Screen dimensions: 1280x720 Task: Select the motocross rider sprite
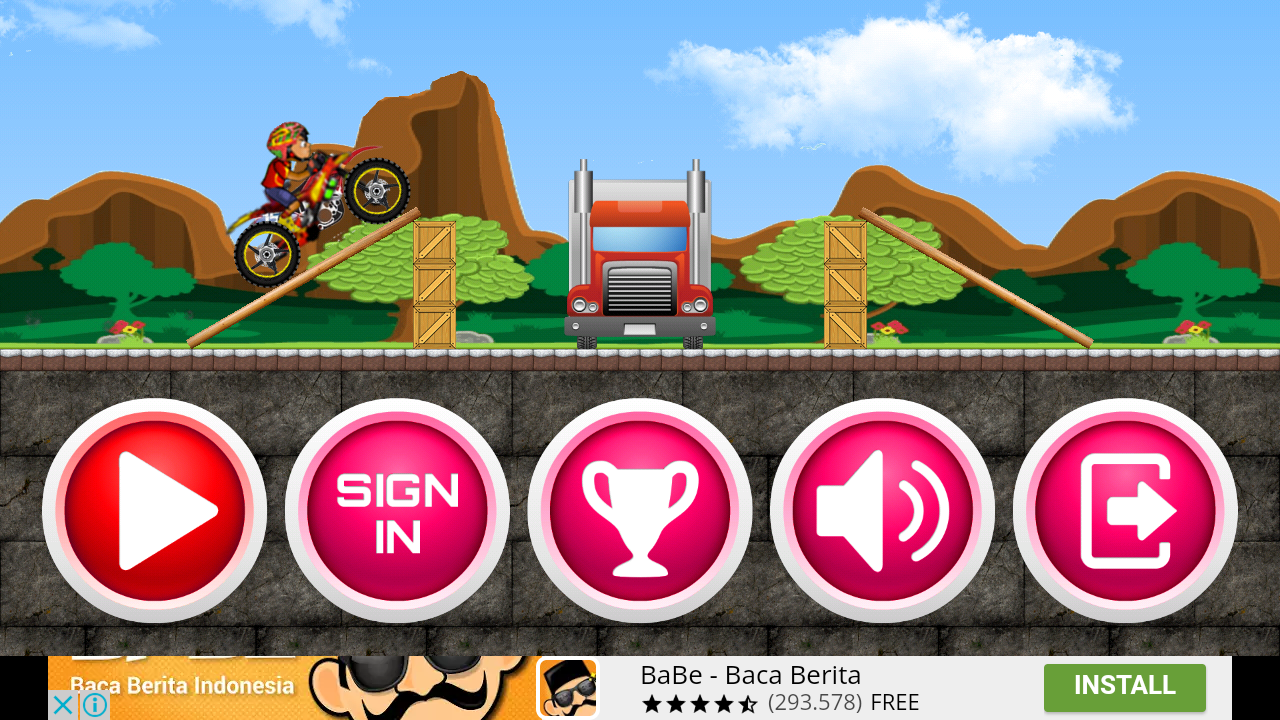tap(300, 190)
